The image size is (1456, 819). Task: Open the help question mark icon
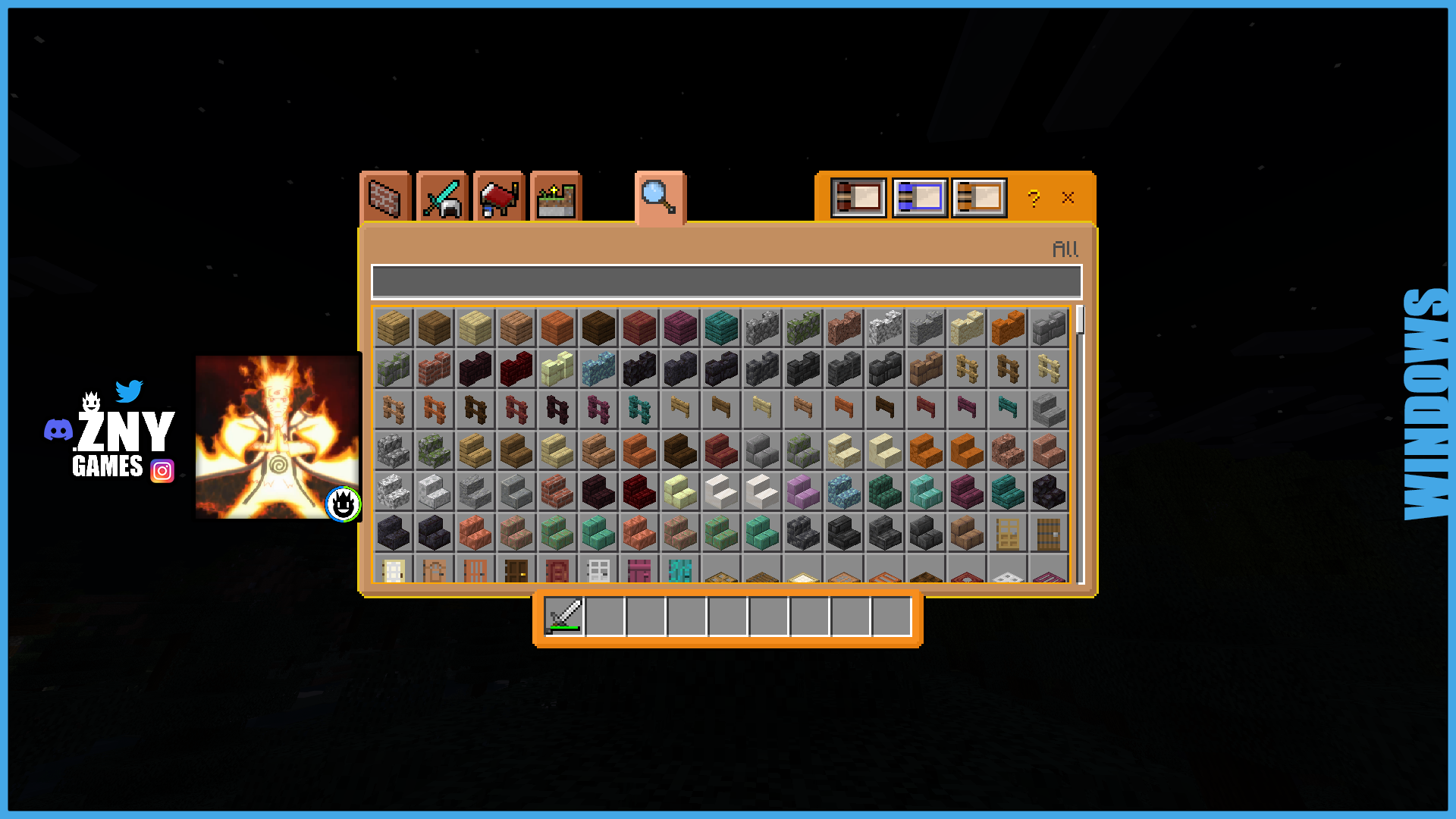click(x=1033, y=198)
